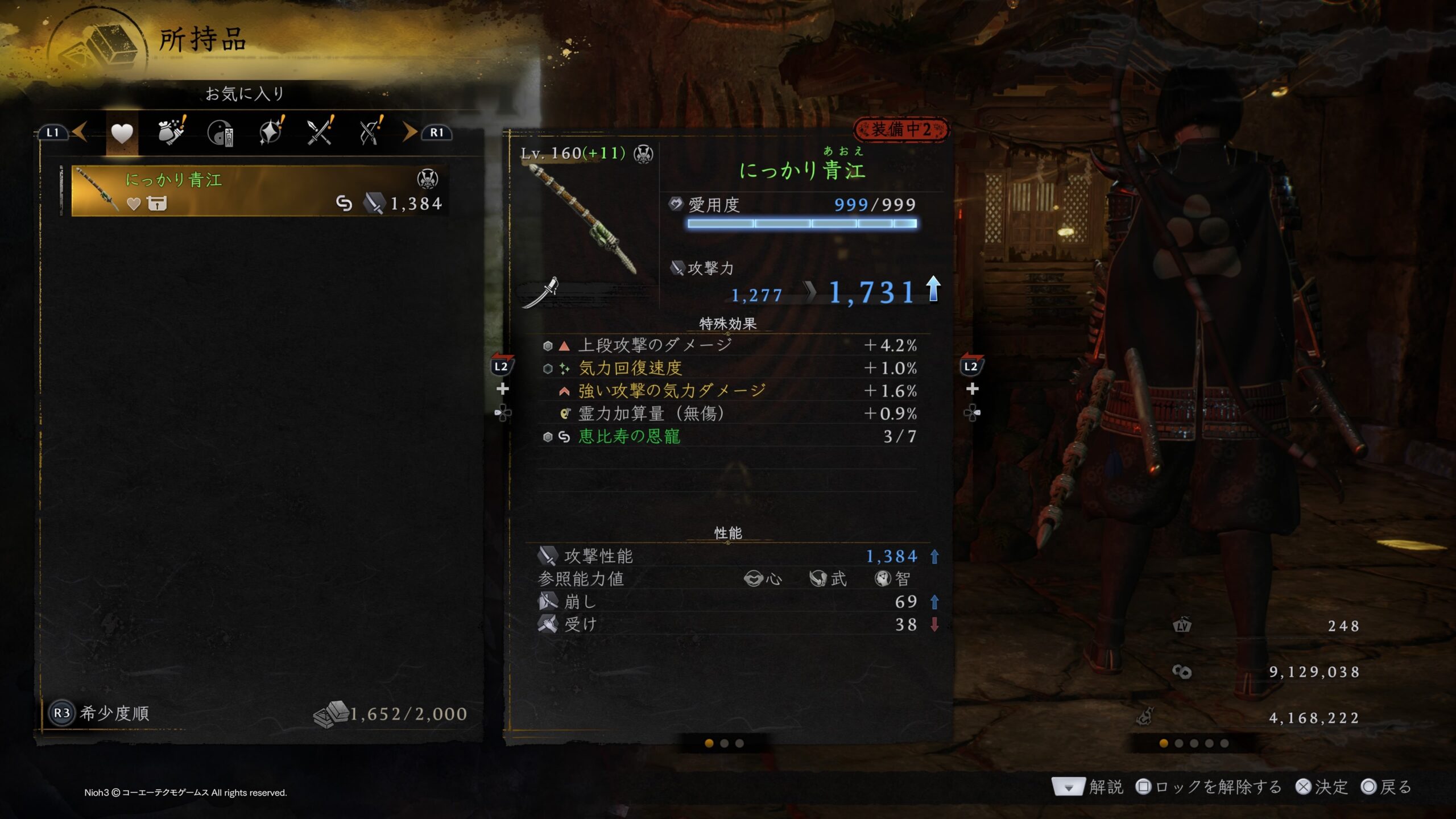The width and height of the screenshot is (1456, 819).
Task: Select the 霊力加算量（無傷） effect row
Action: pyautogui.click(x=730, y=413)
